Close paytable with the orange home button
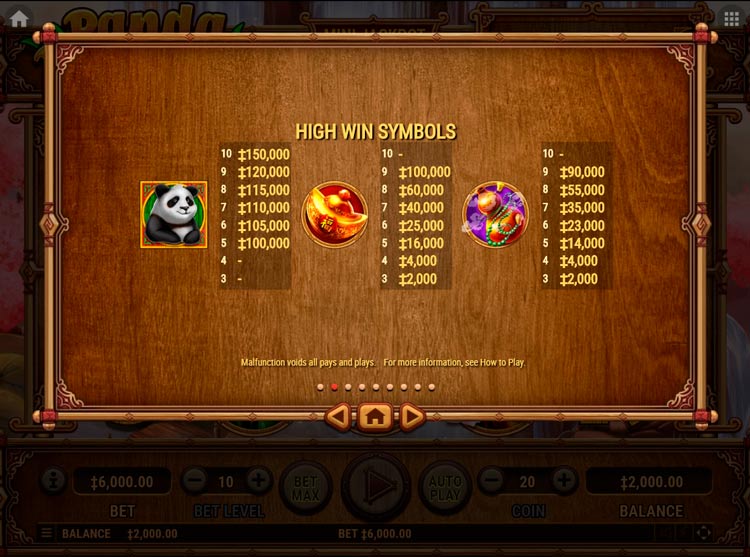 pos(375,416)
